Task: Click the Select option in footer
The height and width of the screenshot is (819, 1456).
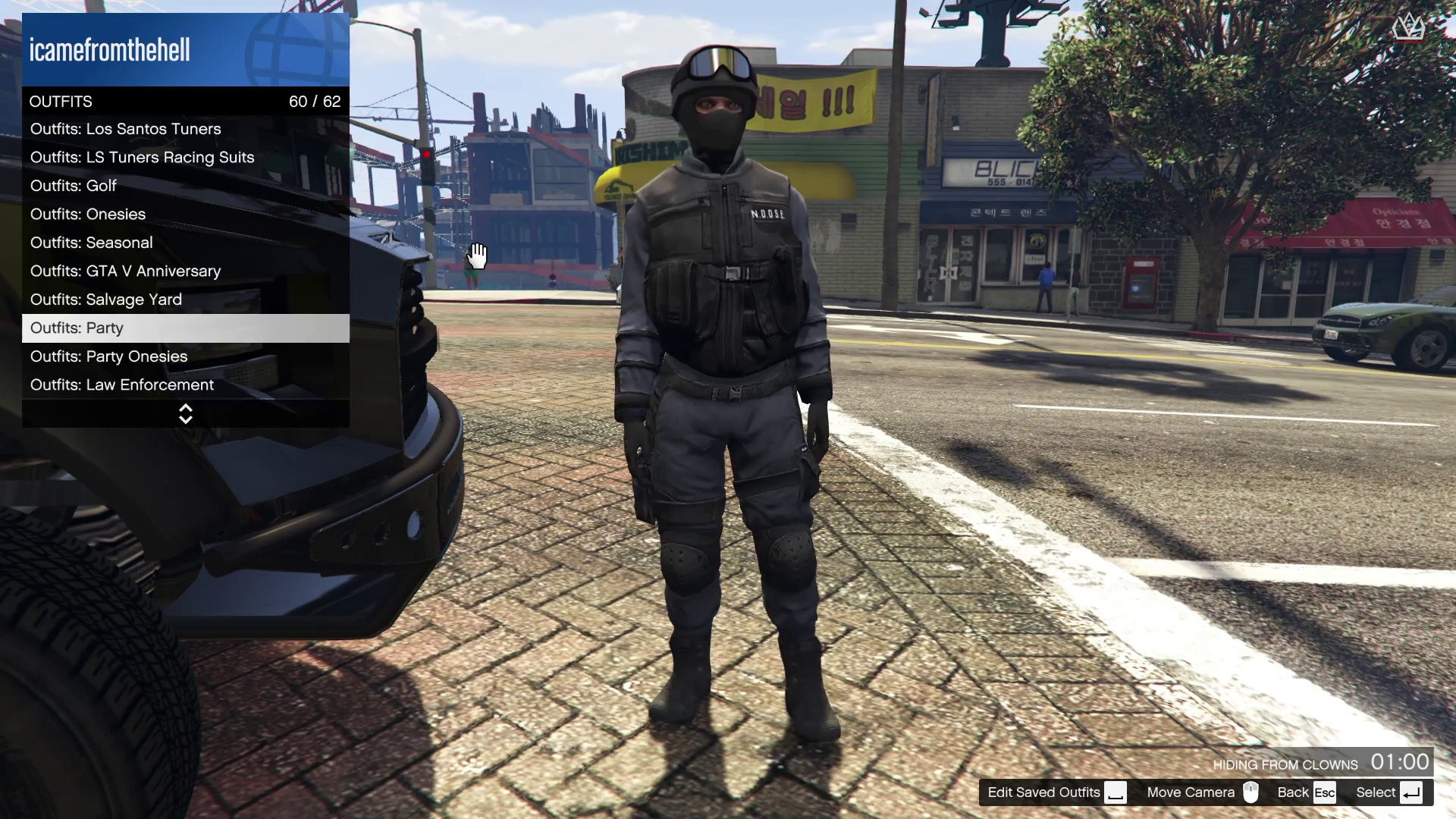Action: (1388, 792)
